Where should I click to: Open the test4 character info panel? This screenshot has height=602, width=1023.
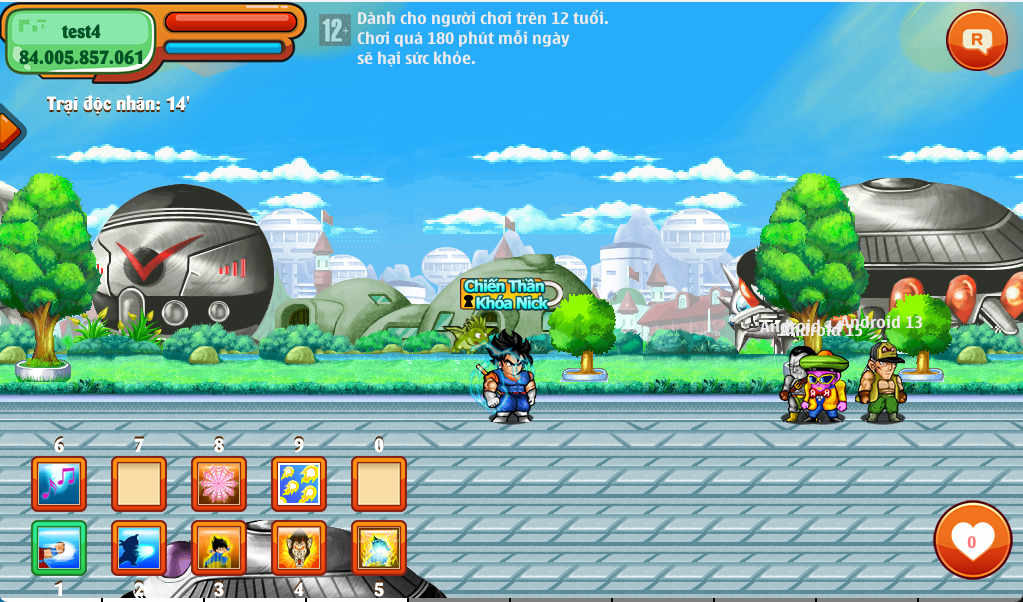(x=82, y=42)
